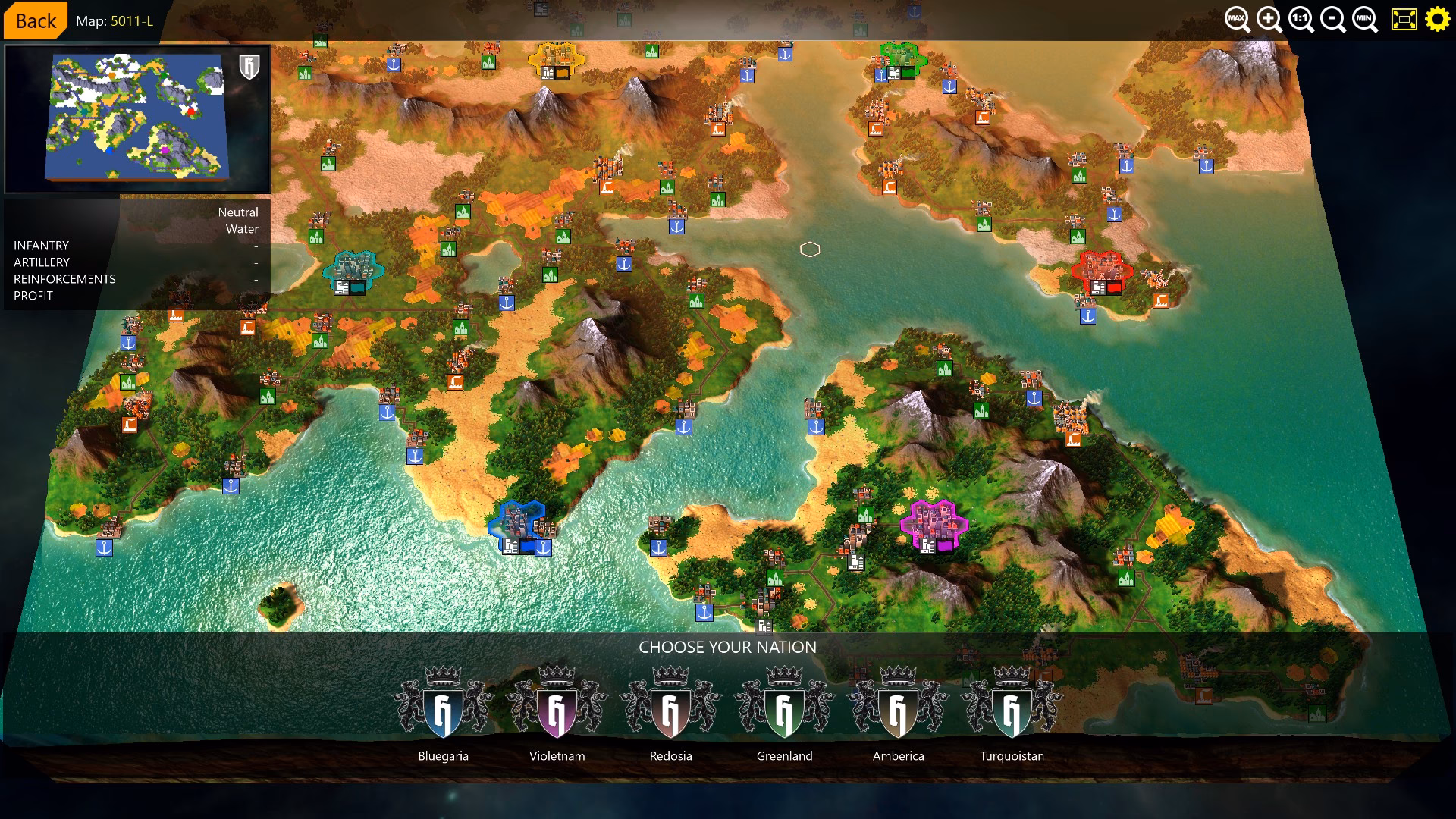Select the MIN zoom magnifier icon
The width and height of the screenshot is (1456, 819).
tap(1363, 20)
